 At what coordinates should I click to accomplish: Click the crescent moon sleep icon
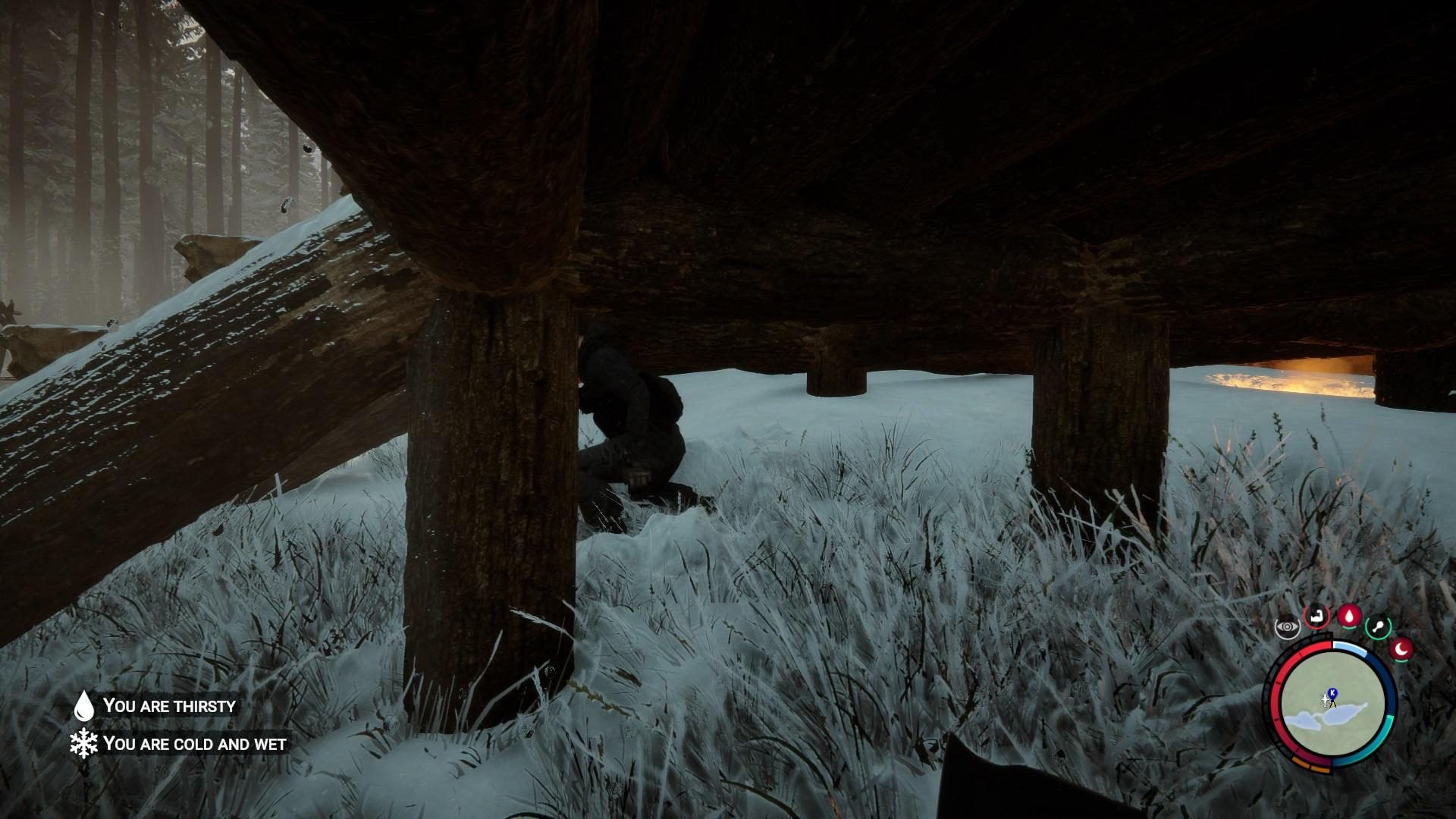tap(1401, 650)
